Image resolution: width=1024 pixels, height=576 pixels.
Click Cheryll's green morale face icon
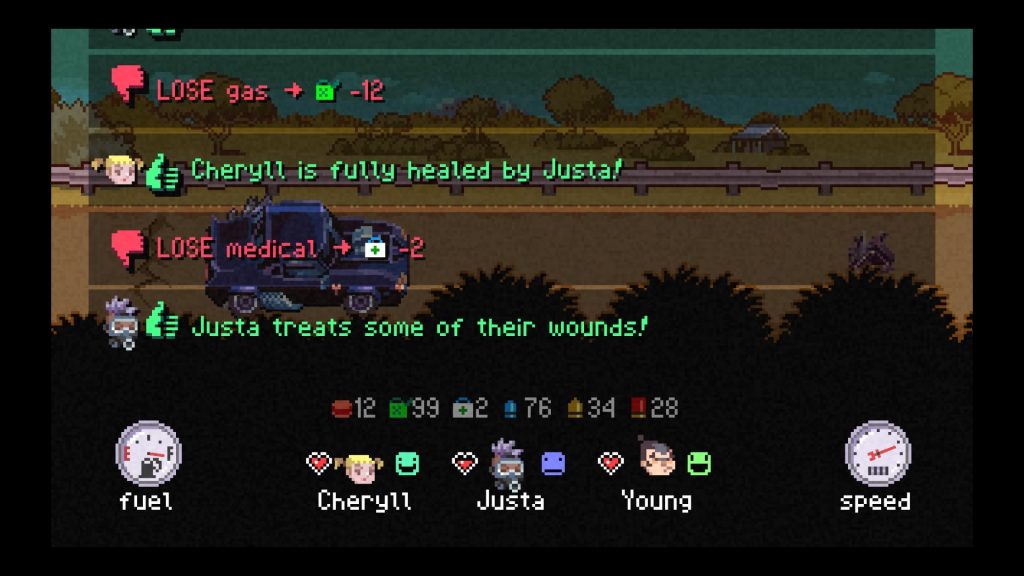(x=406, y=463)
